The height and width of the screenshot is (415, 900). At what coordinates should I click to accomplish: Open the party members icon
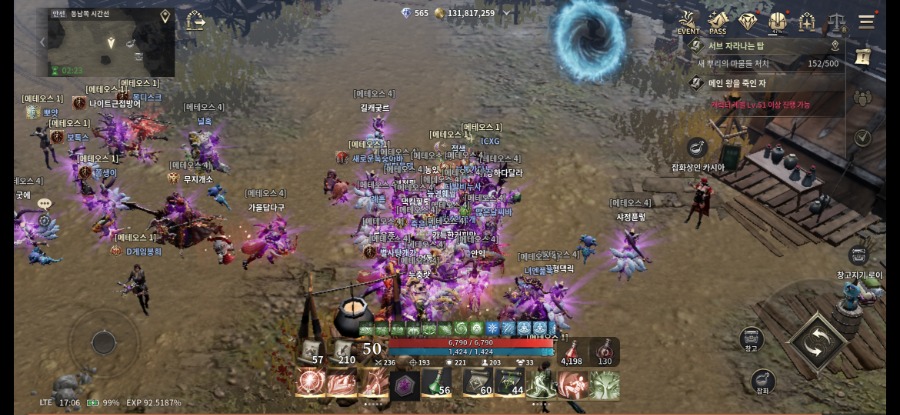862,98
